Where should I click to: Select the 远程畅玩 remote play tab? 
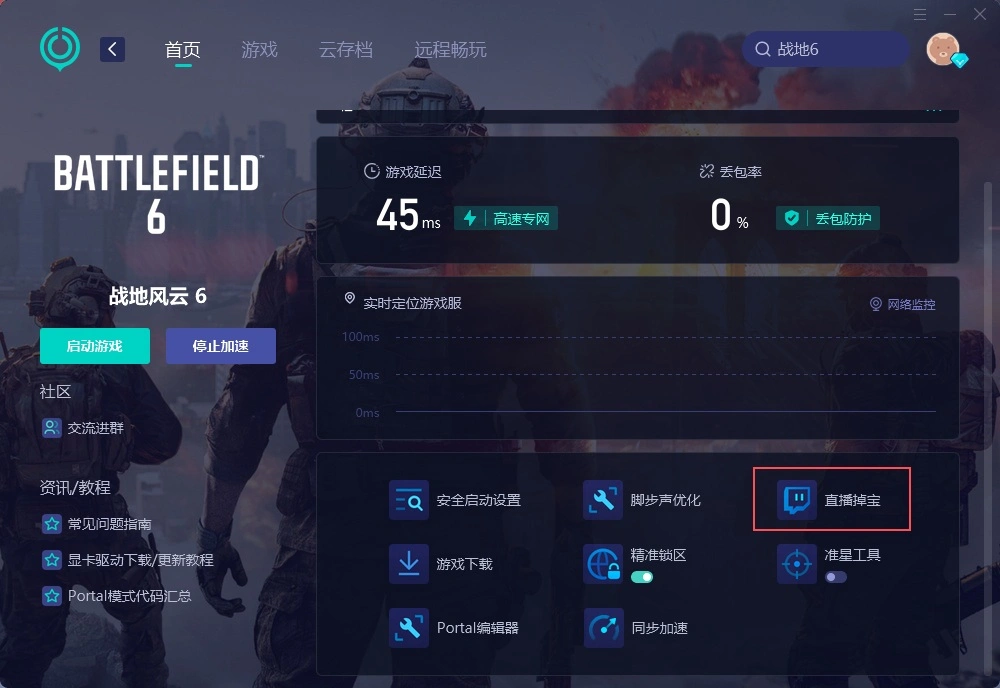click(450, 50)
